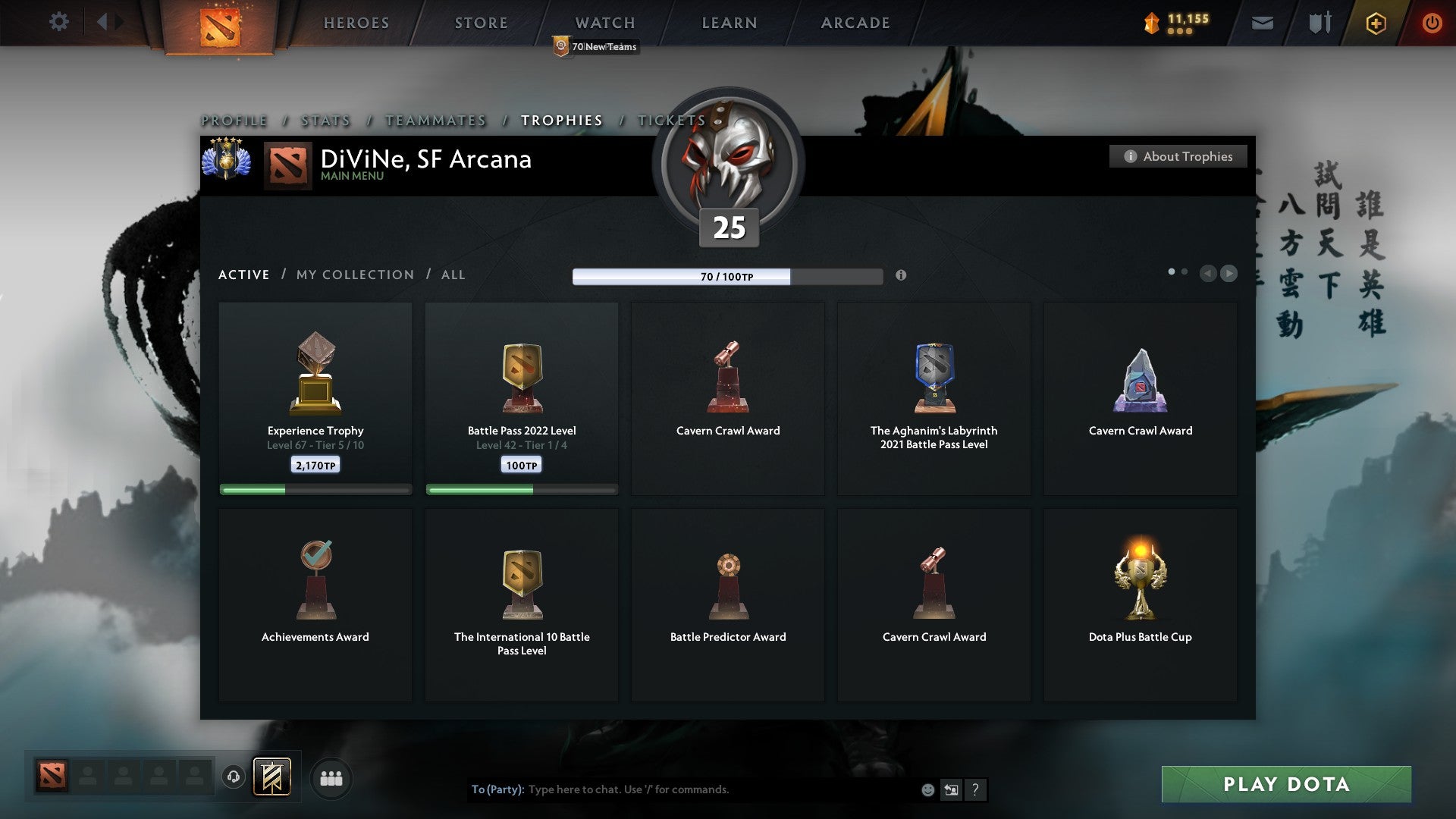Click the shard currency icon showing 11,155
The width and height of the screenshot is (1456, 819).
pyautogui.click(x=1151, y=23)
